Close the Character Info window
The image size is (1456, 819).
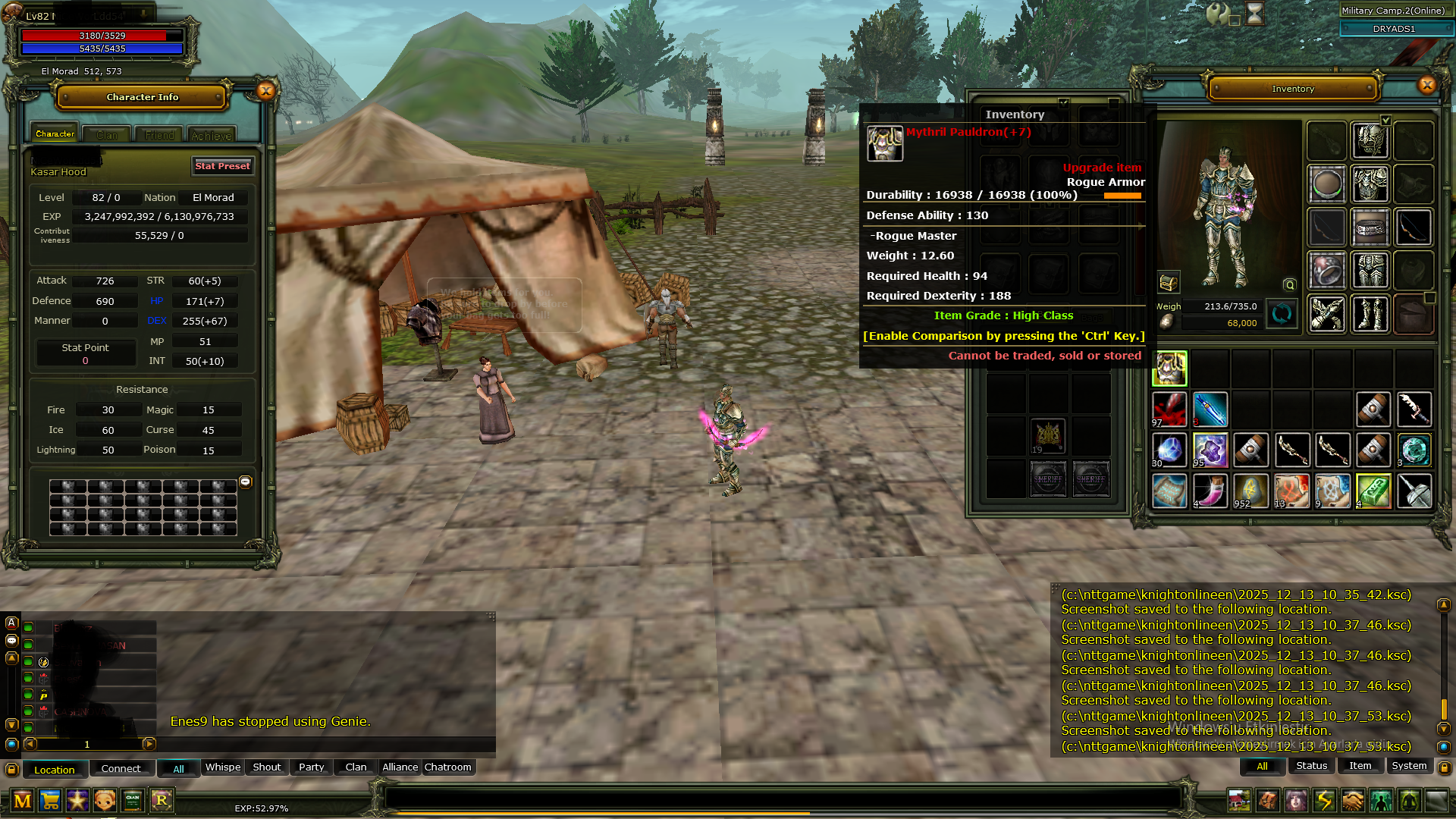(x=265, y=91)
